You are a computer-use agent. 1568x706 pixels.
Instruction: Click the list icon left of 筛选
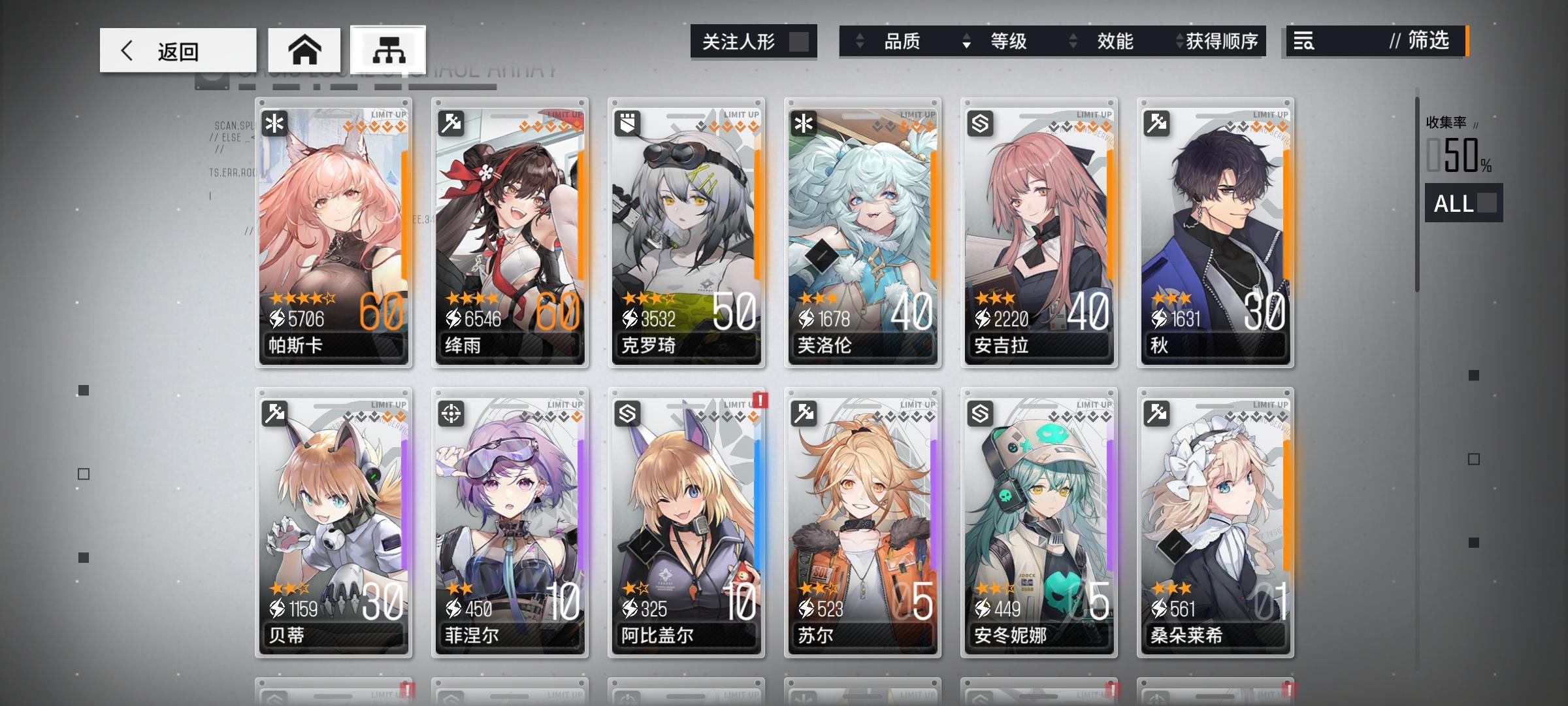1303,42
